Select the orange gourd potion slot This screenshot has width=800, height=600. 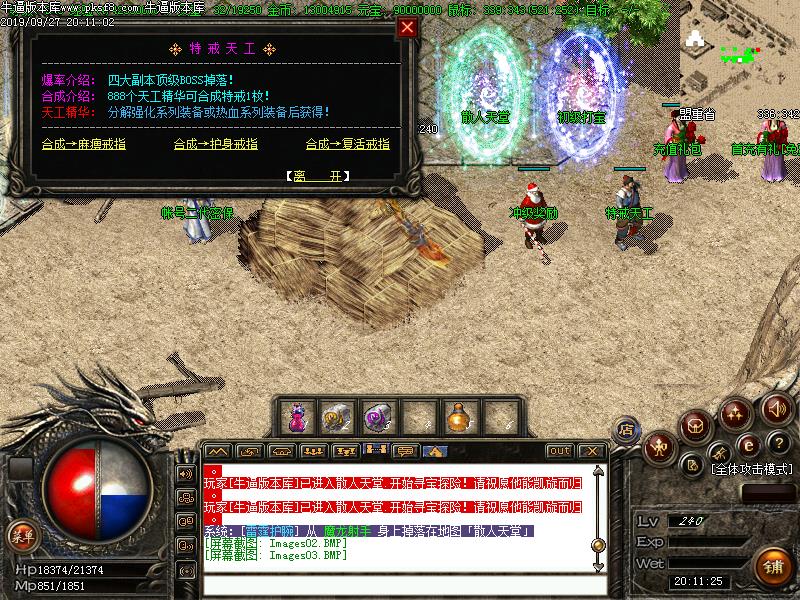(457, 416)
